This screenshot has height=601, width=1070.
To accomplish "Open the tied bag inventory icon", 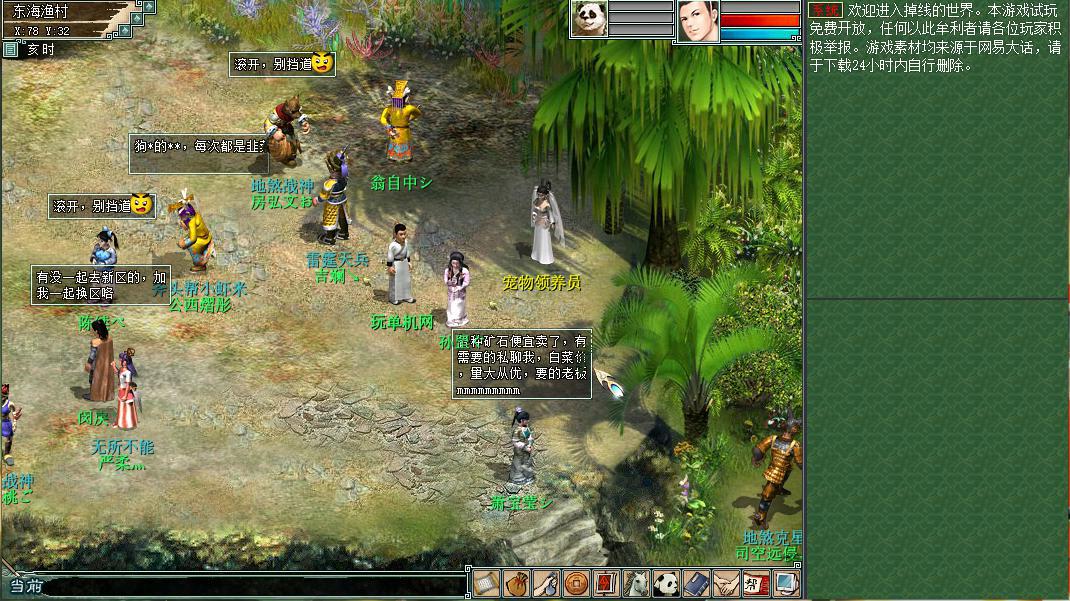I will 516,583.
